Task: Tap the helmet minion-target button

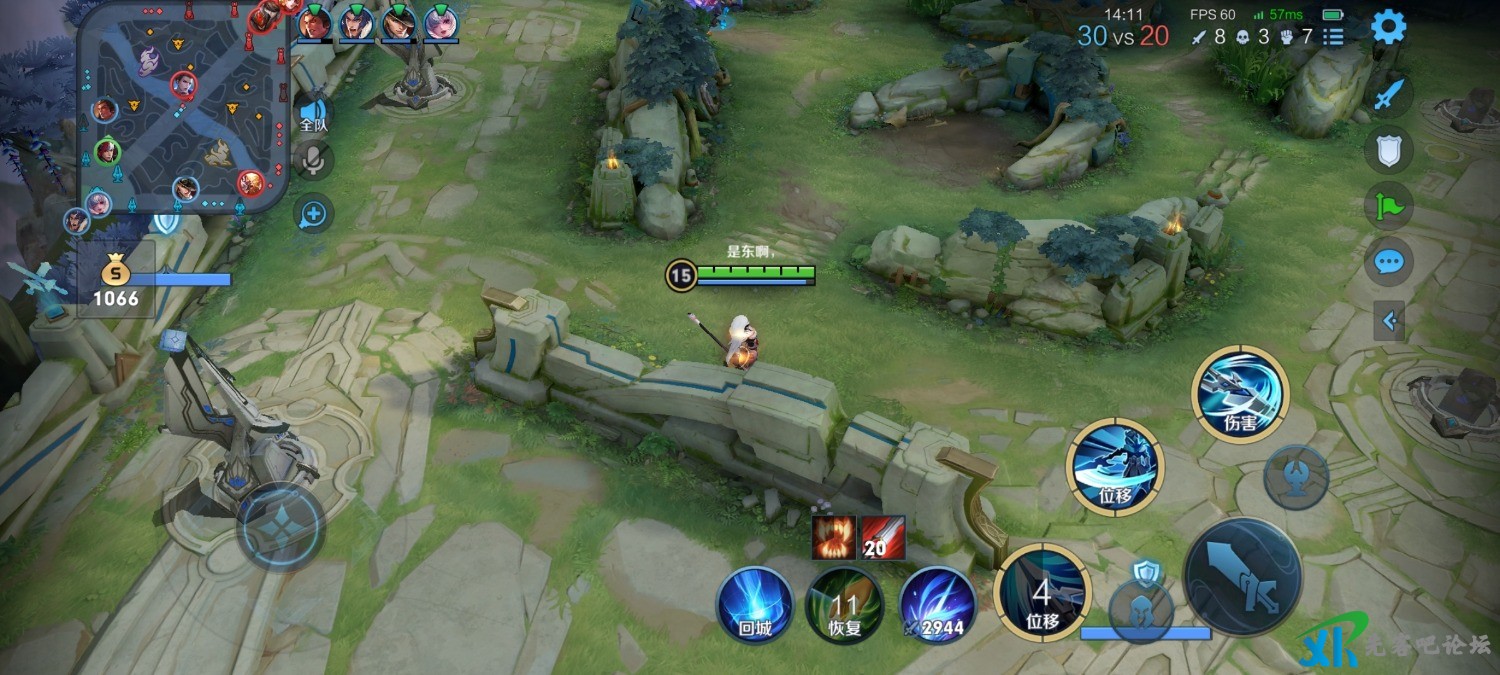Action: click(x=1140, y=607)
